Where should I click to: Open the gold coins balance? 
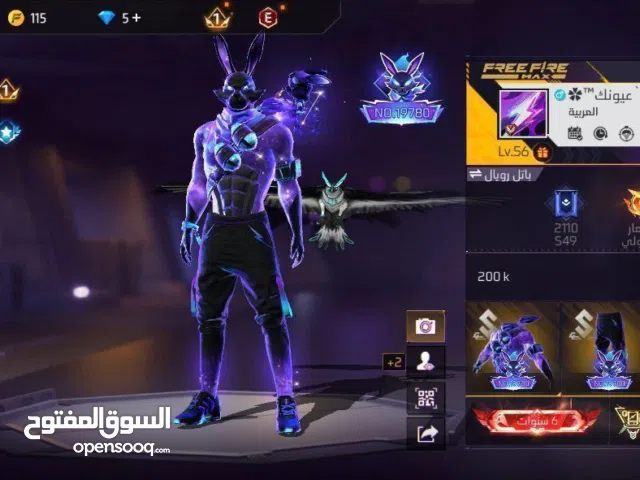[x=26, y=18]
